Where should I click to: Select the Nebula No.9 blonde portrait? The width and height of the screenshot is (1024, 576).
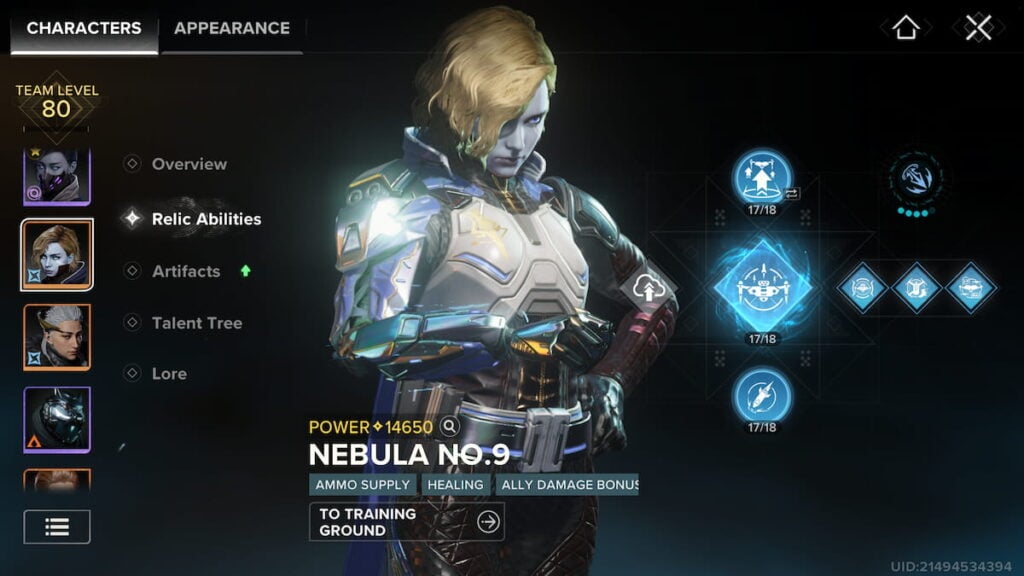pyautogui.click(x=57, y=255)
